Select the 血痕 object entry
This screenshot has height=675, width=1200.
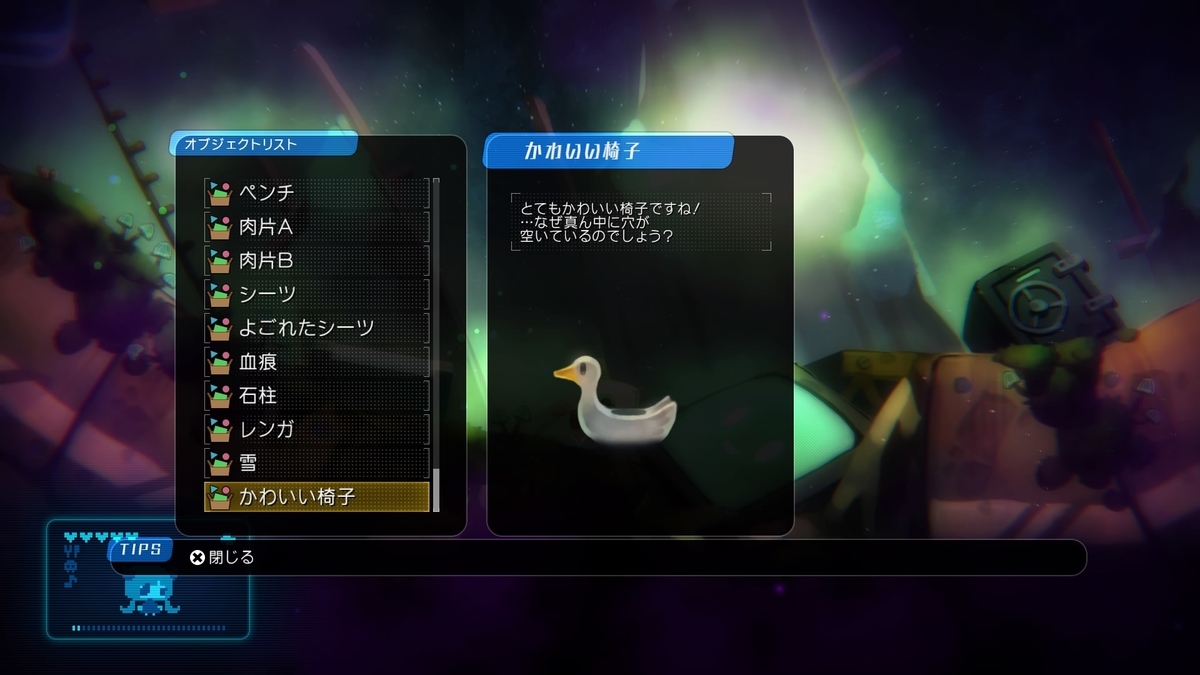click(x=317, y=362)
